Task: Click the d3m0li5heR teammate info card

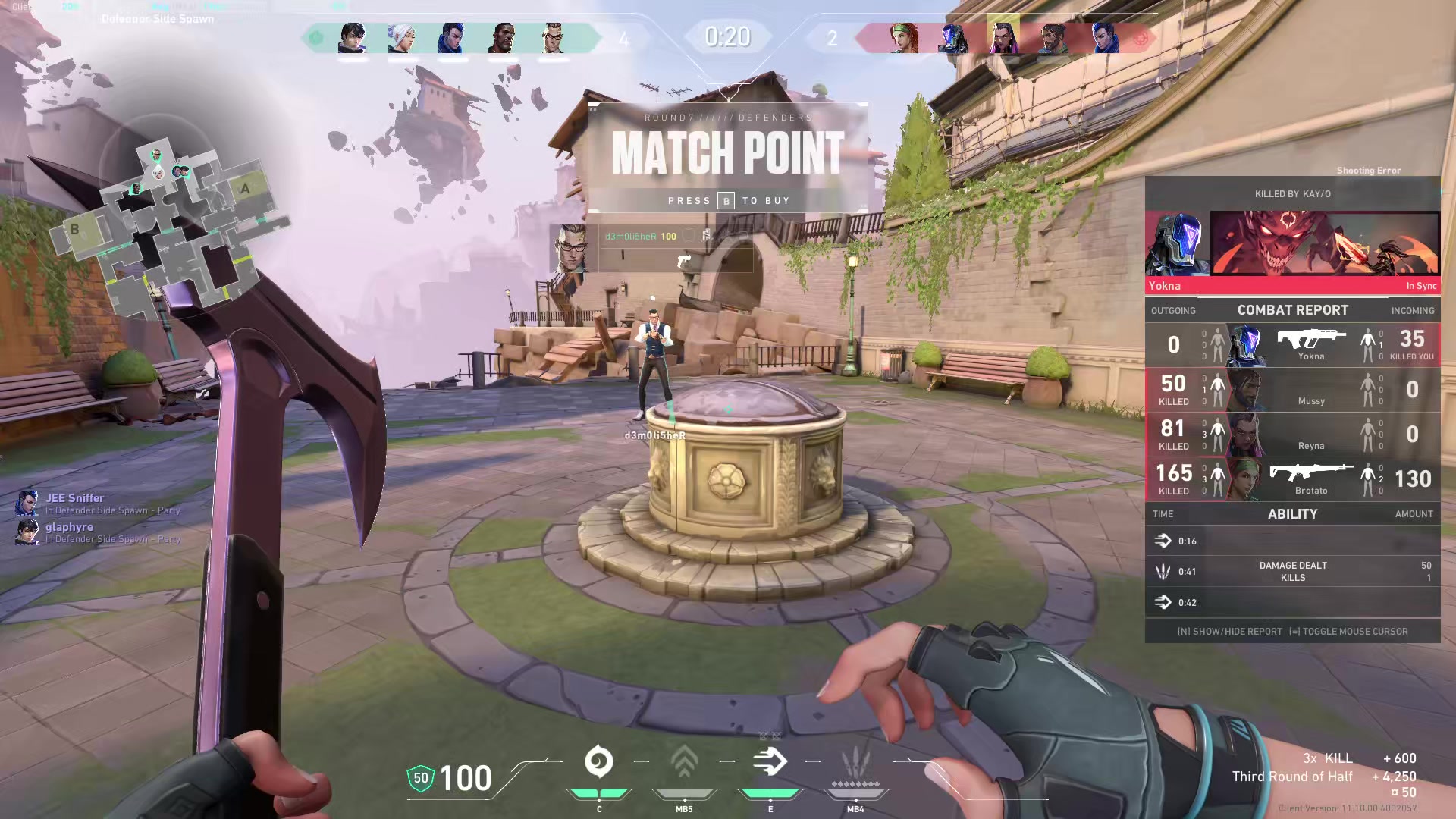Action: click(x=652, y=248)
